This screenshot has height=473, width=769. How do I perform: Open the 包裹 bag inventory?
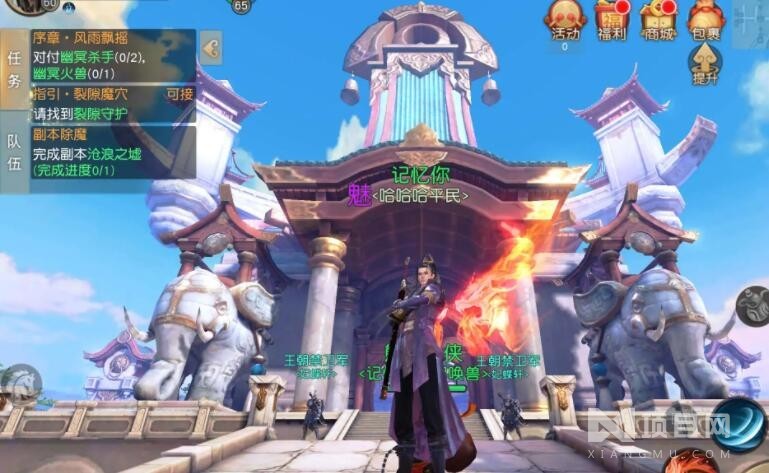[x=705, y=20]
